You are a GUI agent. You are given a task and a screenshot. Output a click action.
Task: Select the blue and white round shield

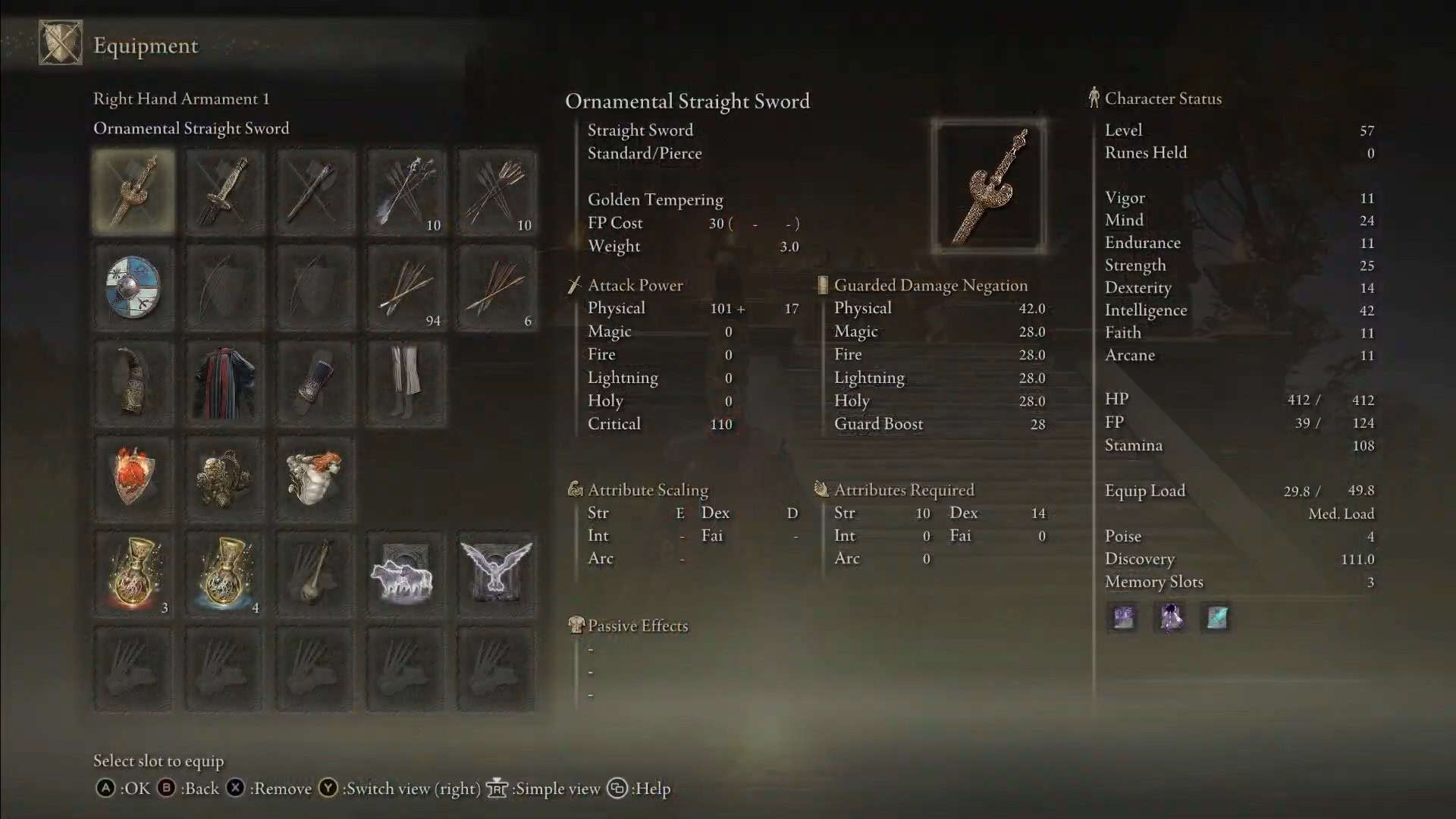click(133, 287)
